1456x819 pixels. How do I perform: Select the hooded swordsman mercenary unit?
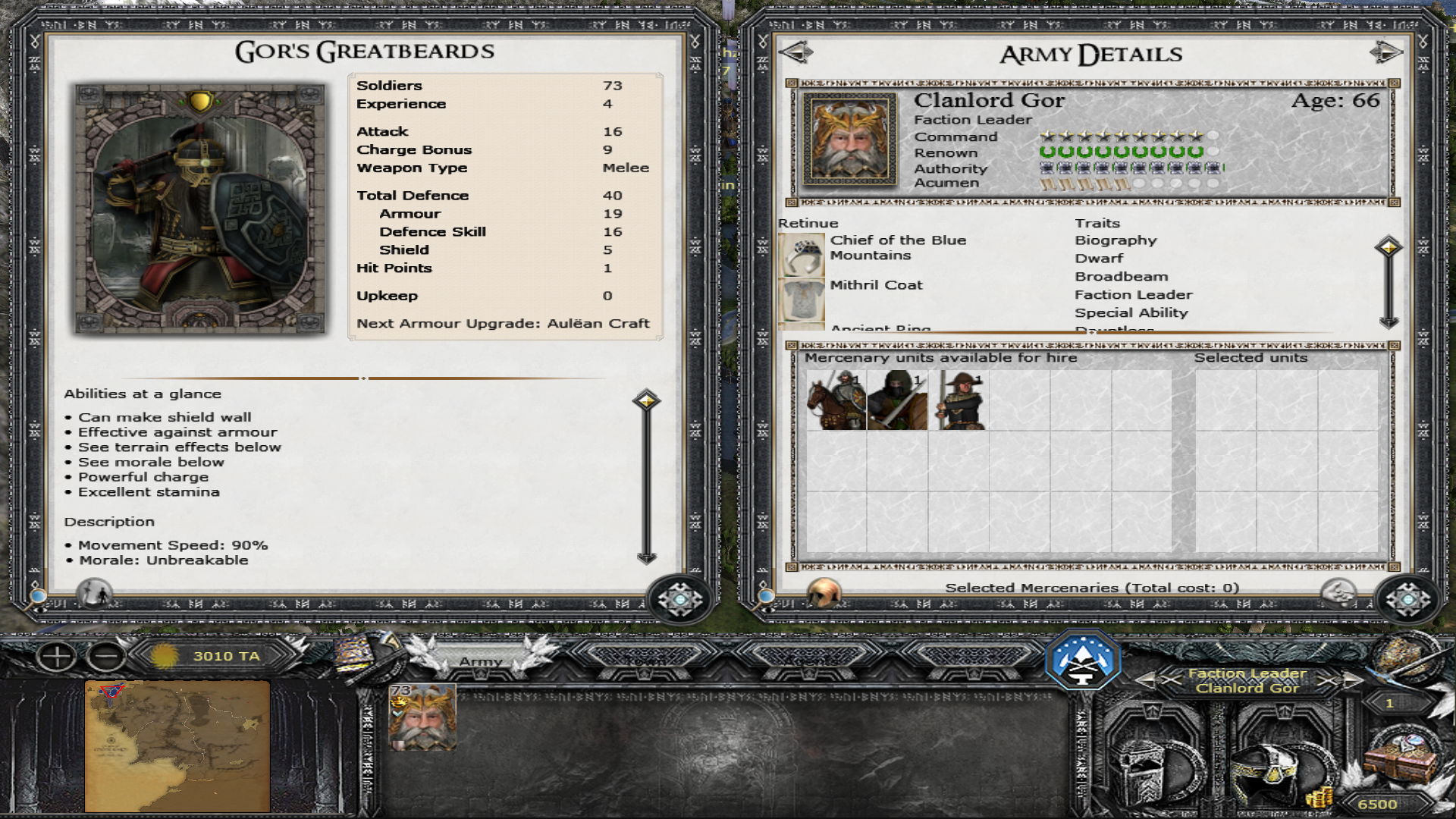[897, 400]
